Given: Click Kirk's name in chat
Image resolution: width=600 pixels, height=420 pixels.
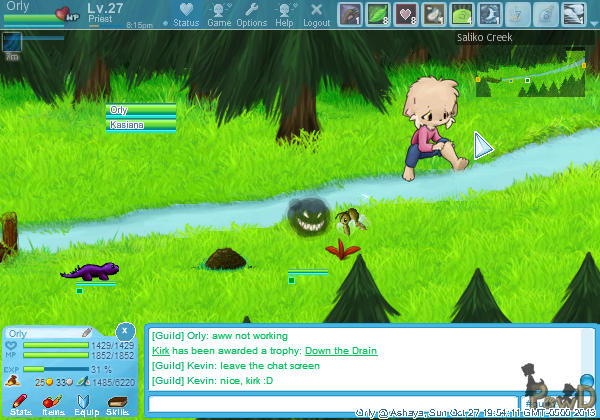Looking at the screenshot, I should 160,351.
